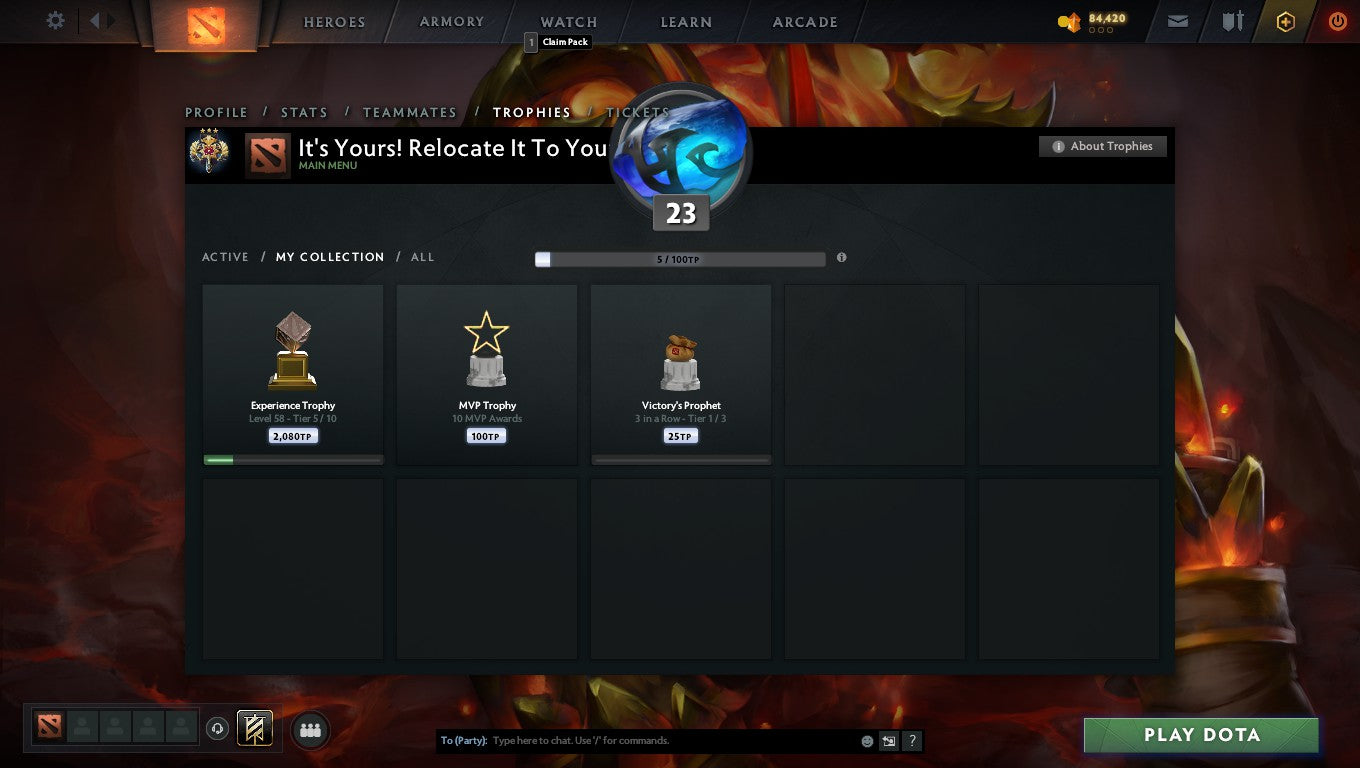Switch to the TROPHIES tab

532,112
